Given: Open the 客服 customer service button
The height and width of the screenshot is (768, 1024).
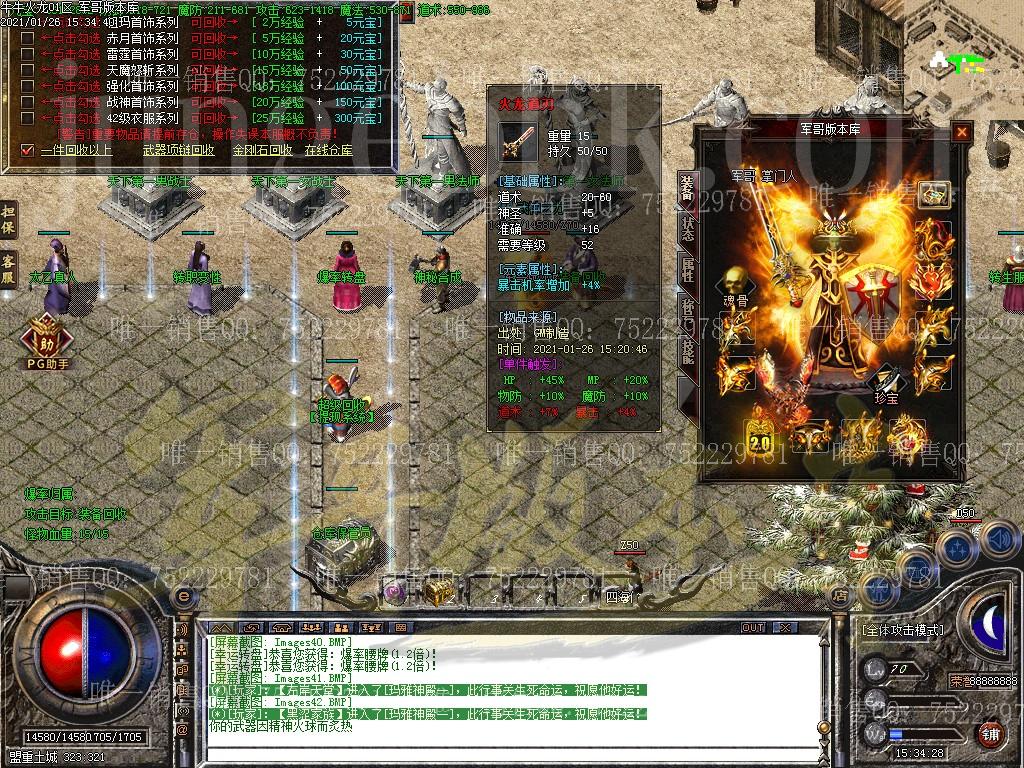Looking at the screenshot, I should point(8,268).
